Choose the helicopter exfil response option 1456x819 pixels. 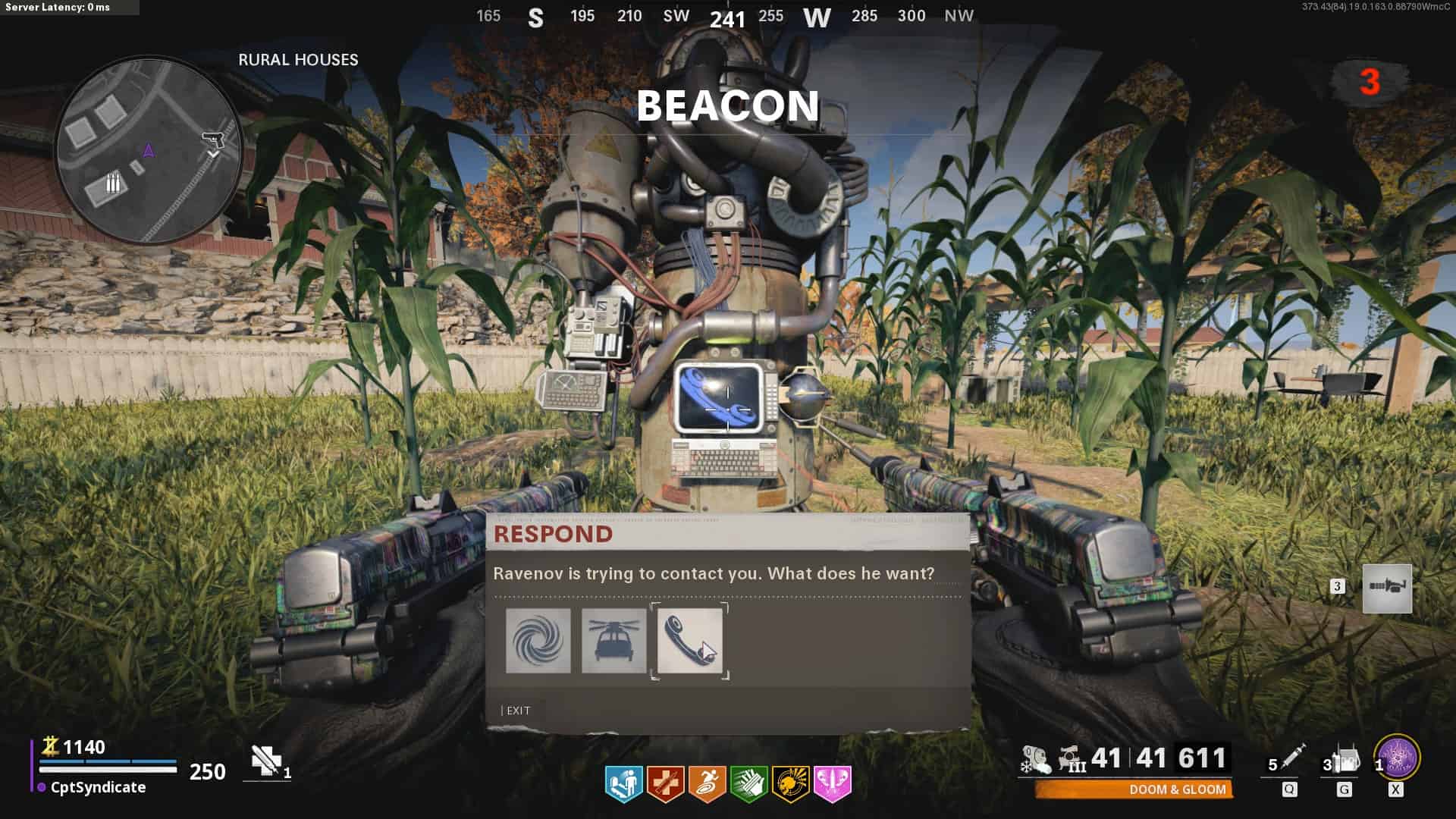click(x=613, y=641)
